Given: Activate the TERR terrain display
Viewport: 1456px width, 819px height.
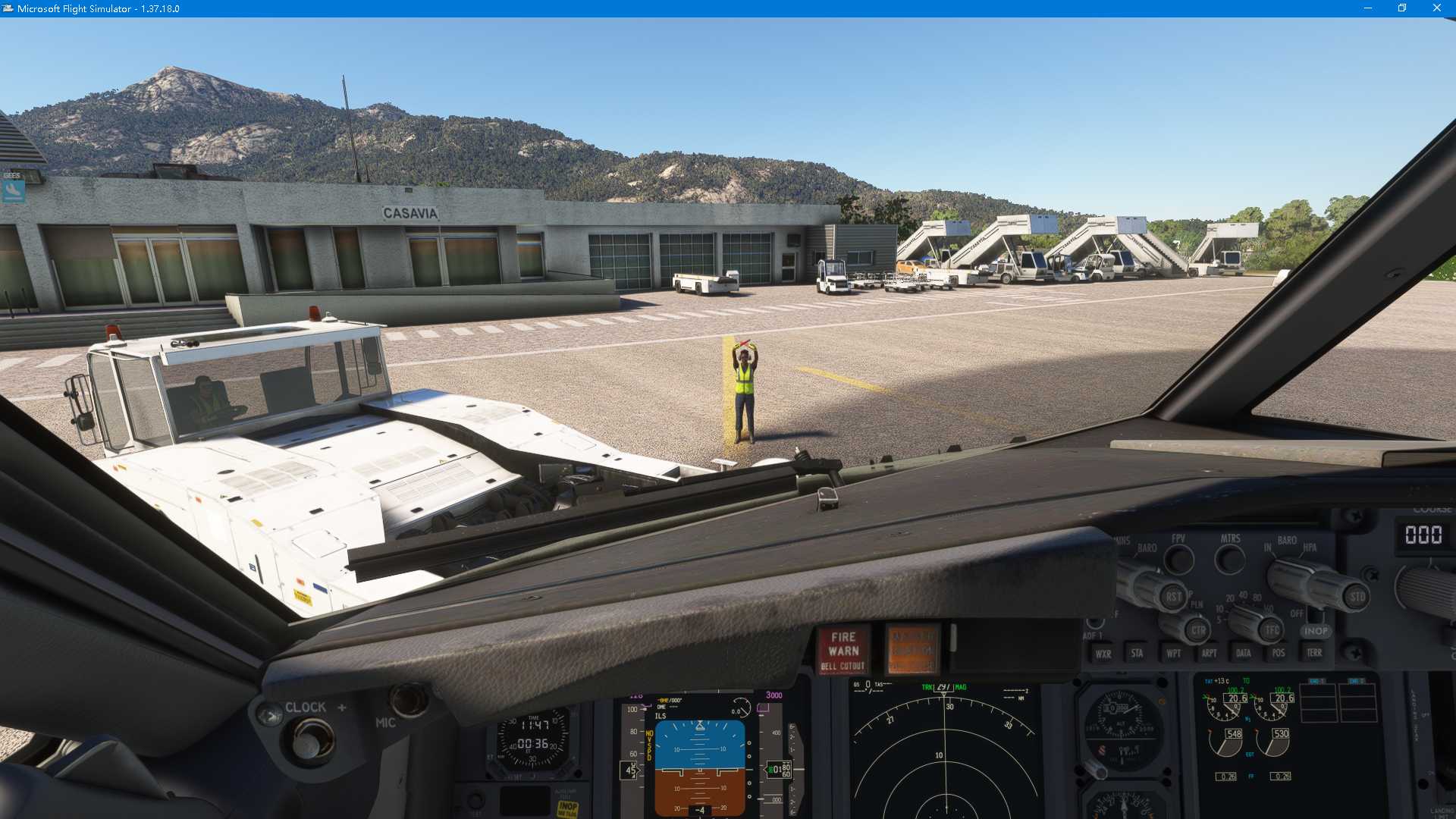Looking at the screenshot, I should pos(1313,653).
